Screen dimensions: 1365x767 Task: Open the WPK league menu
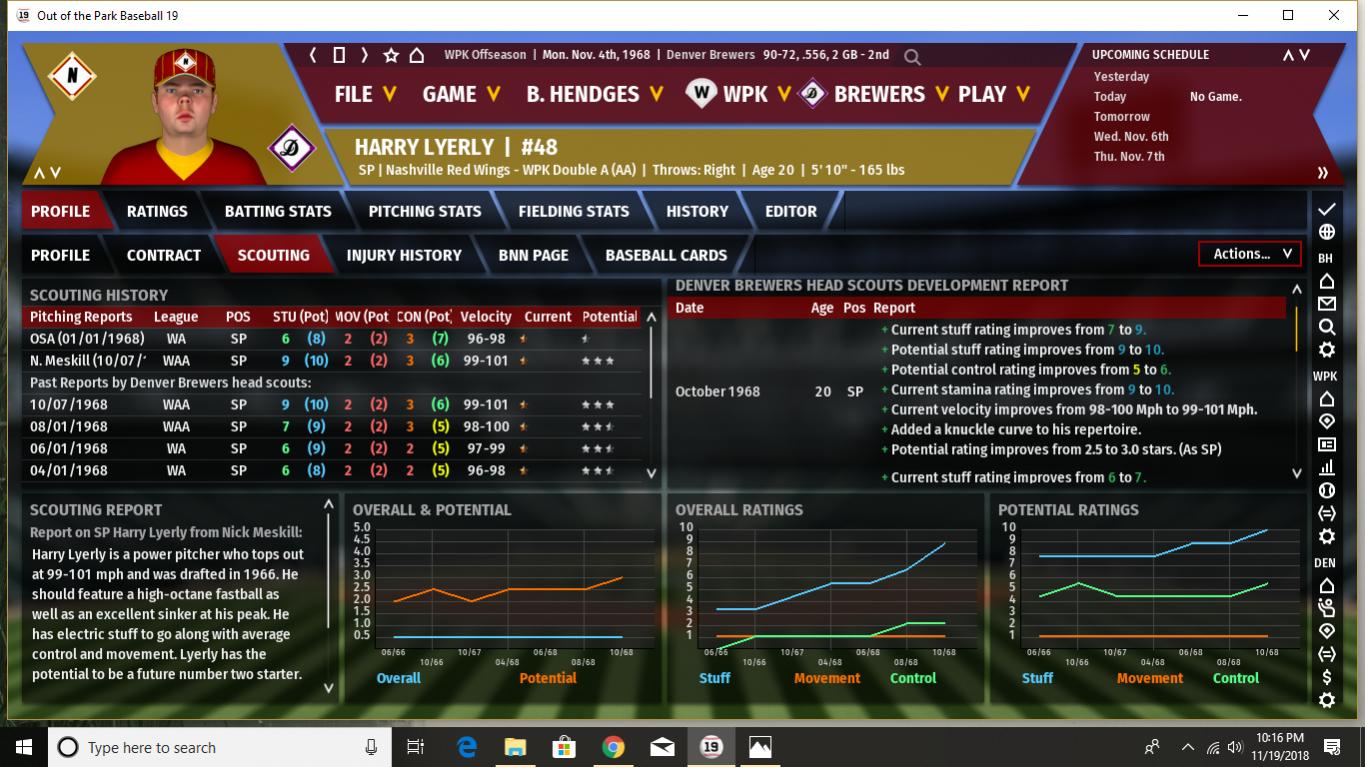coord(745,94)
